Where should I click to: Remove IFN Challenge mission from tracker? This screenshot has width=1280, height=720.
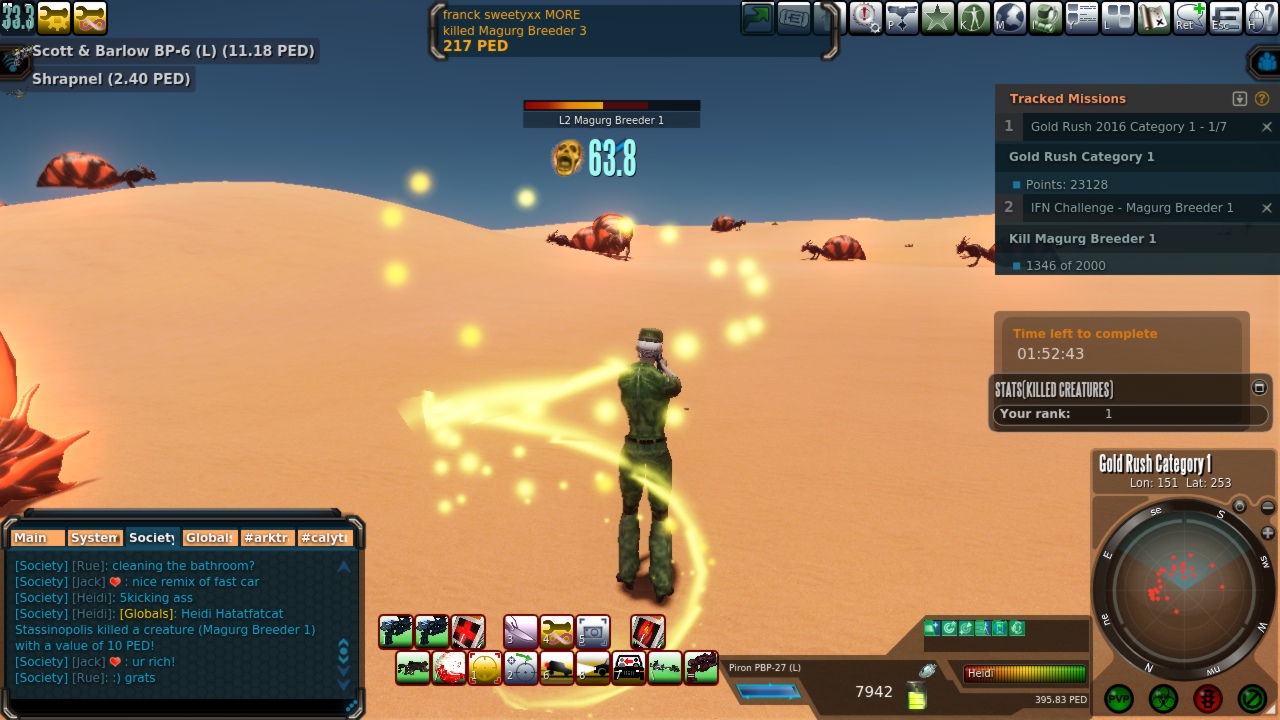click(1266, 208)
